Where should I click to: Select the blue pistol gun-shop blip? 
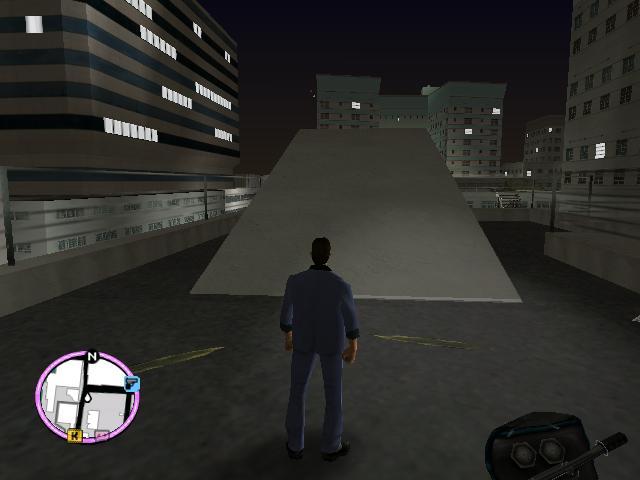click(x=131, y=383)
